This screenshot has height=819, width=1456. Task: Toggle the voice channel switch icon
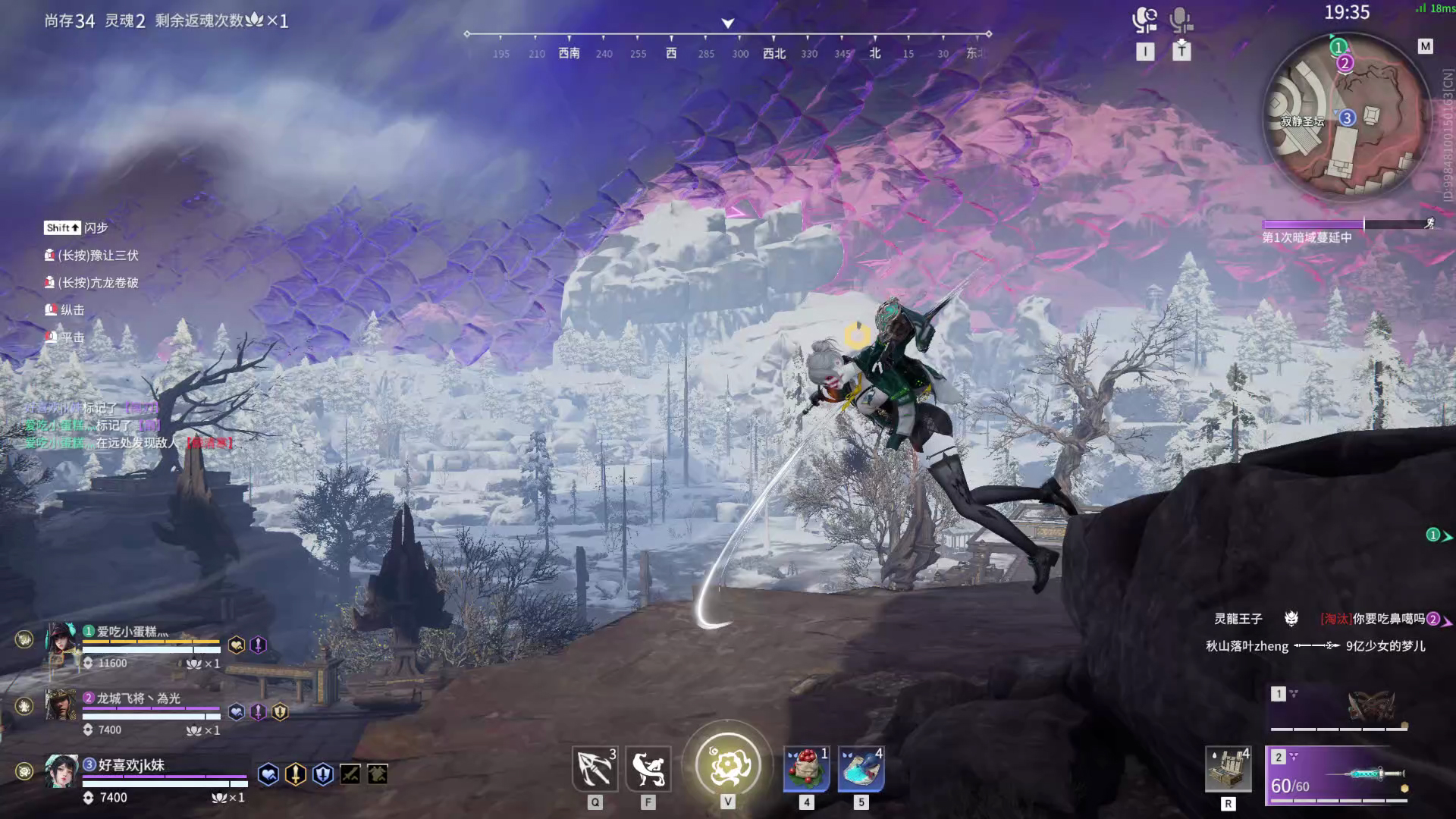pyautogui.click(x=1145, y=20)
